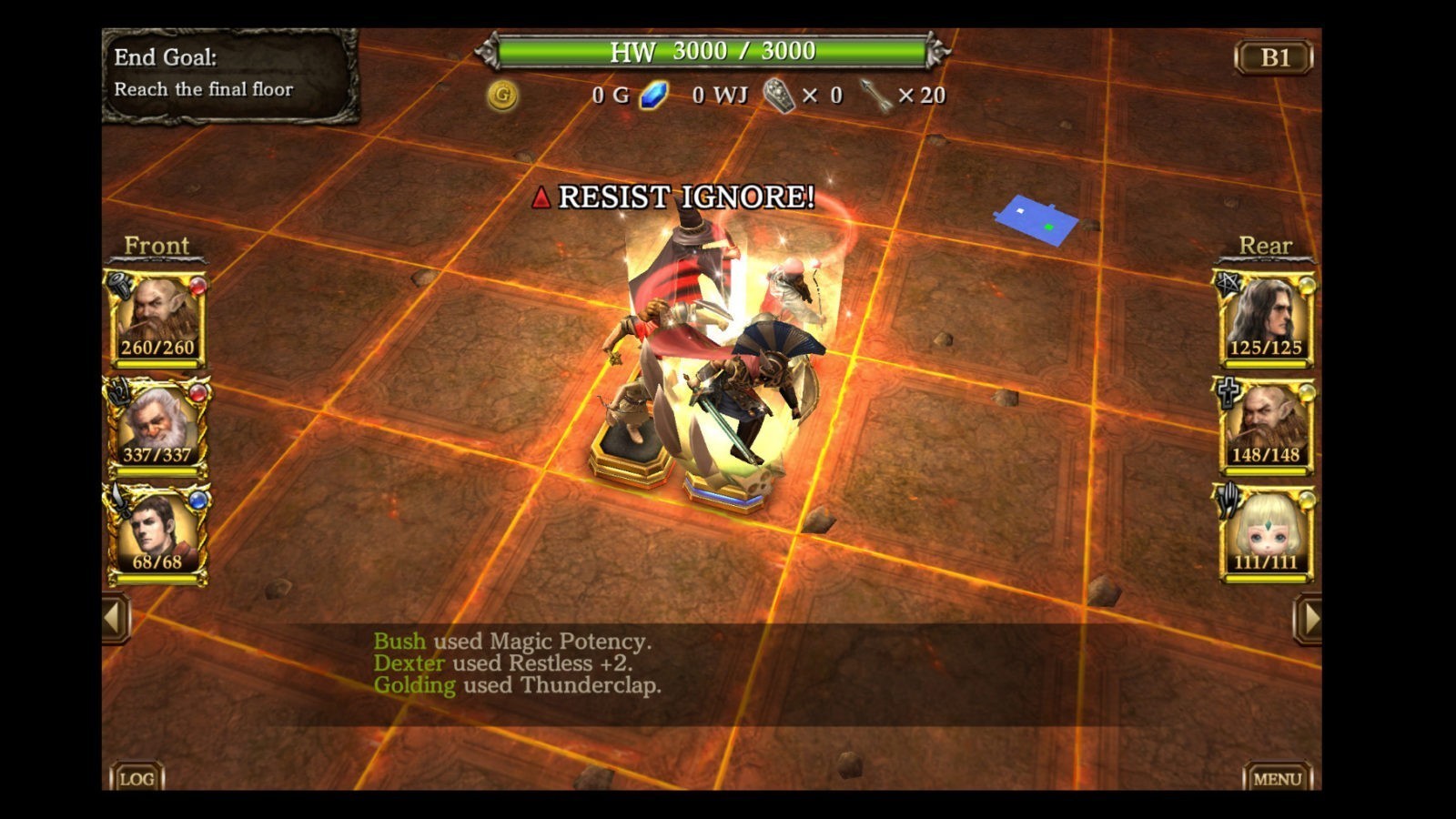Open the blue dungeon minimap
Screen dimensions: 1456x819
point(1036,219)
